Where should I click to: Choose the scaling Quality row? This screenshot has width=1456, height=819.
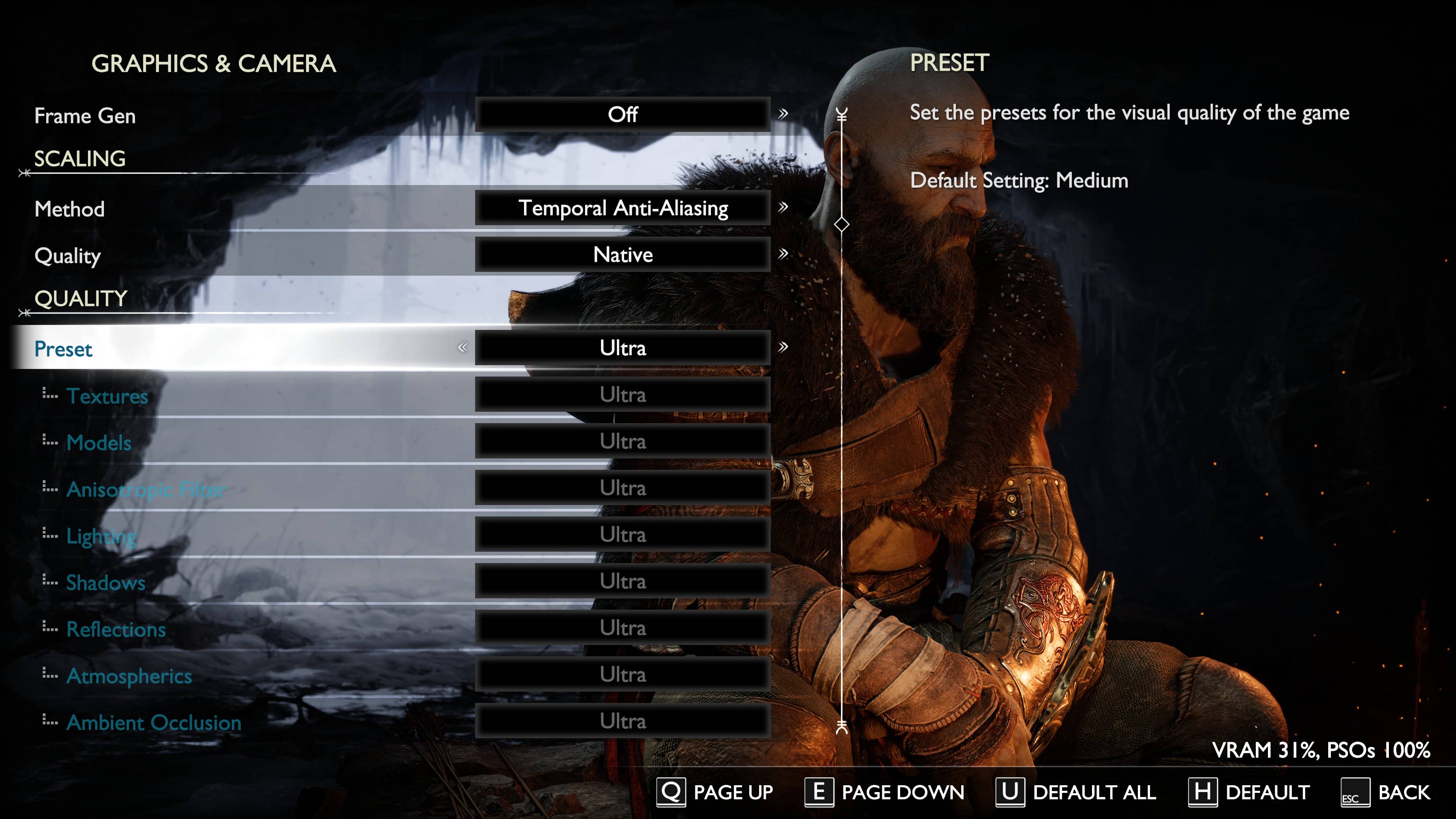(x=67, y=256)
